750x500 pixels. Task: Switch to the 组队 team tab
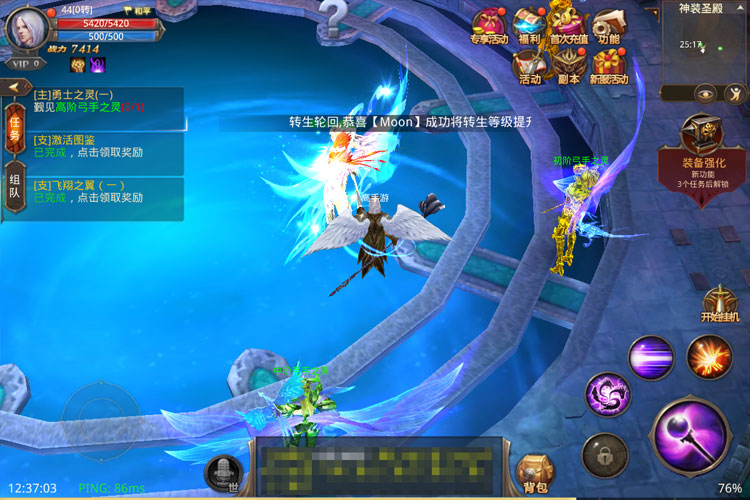(15, 186)
